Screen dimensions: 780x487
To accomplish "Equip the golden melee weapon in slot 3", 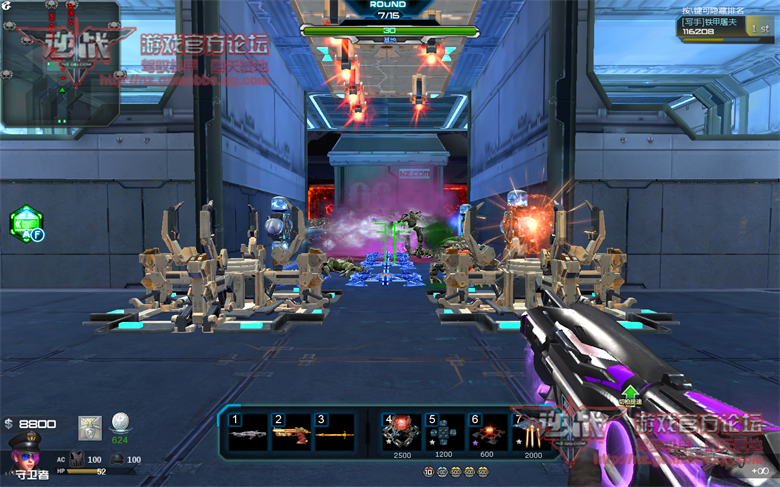I will 334,434.
